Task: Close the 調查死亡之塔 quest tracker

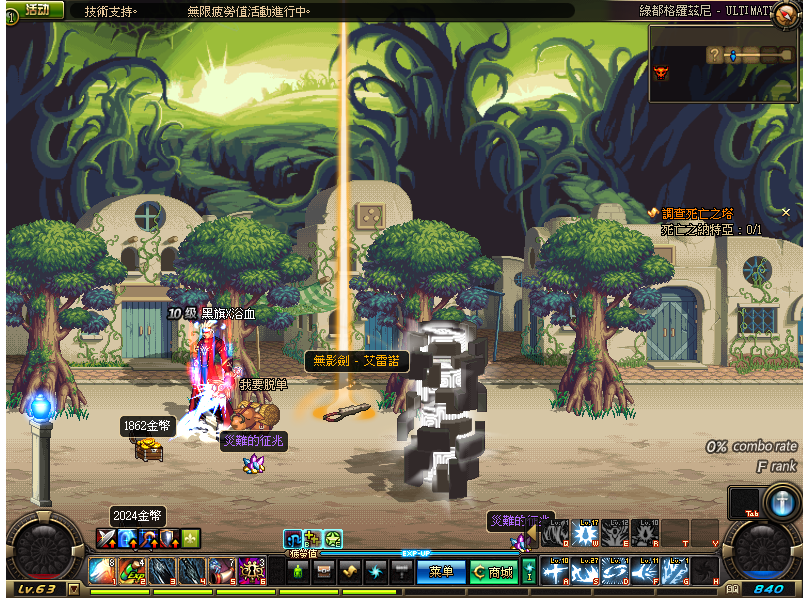Action: (x=786, y=213)
